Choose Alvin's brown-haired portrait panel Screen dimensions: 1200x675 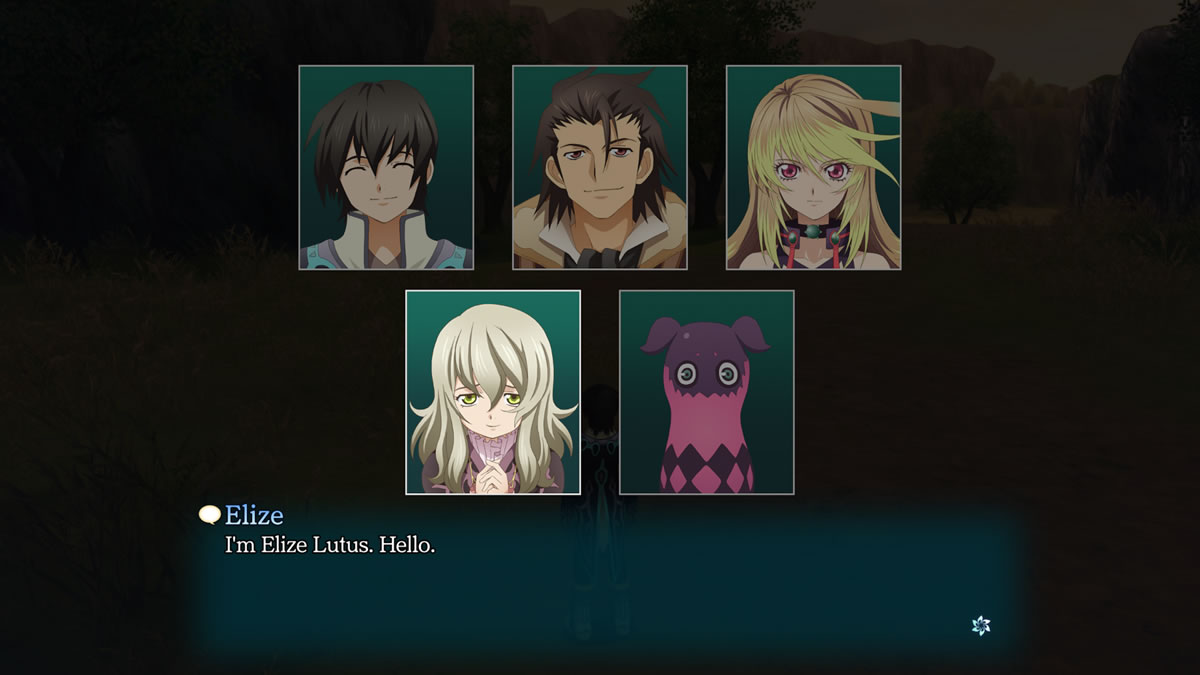tap(600, 168)
